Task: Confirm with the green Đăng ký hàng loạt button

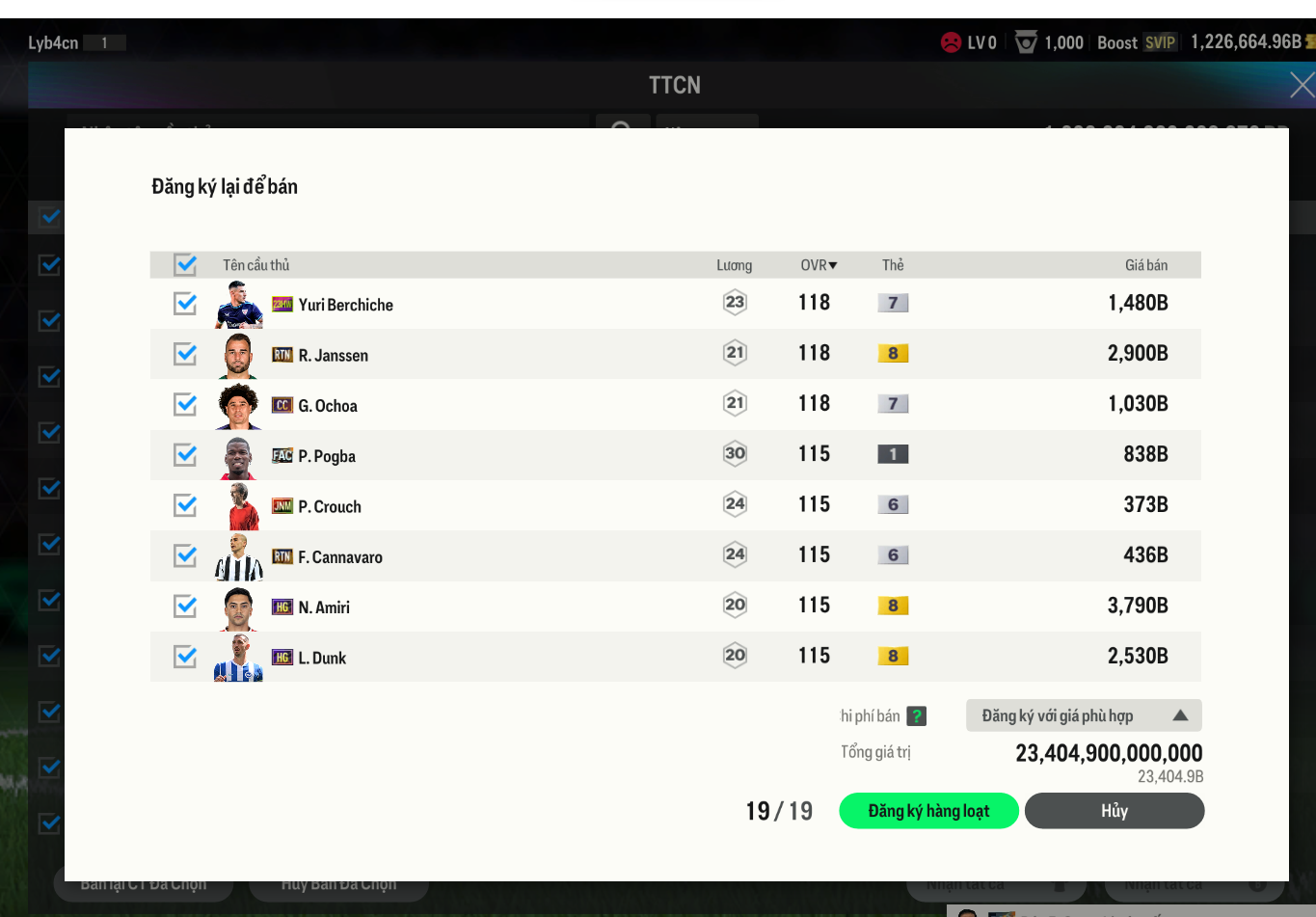Action: point(928,811)
